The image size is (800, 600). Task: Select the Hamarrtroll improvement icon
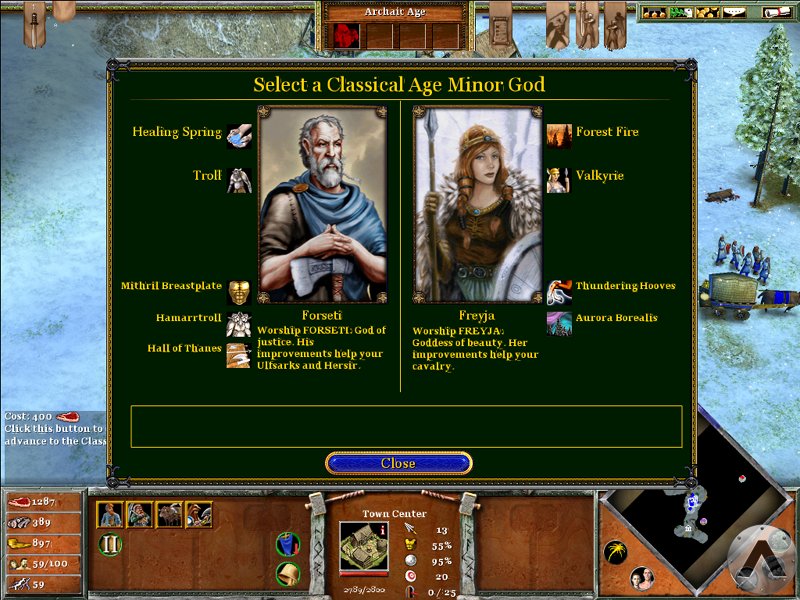pyautogui.click(x=238, y=323)
